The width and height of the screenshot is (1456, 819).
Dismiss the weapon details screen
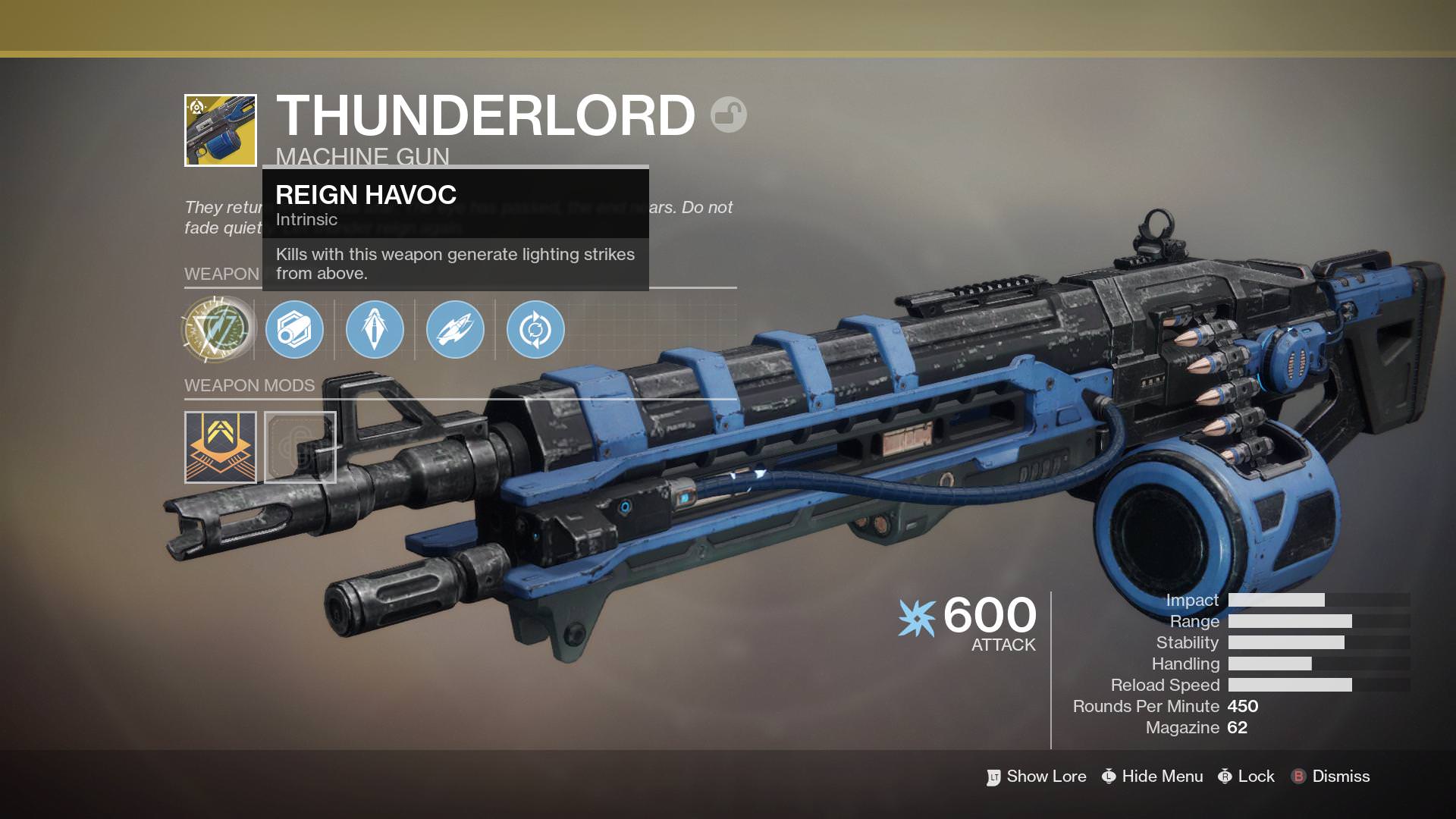pyautogui.click(x=1340, y=777)
